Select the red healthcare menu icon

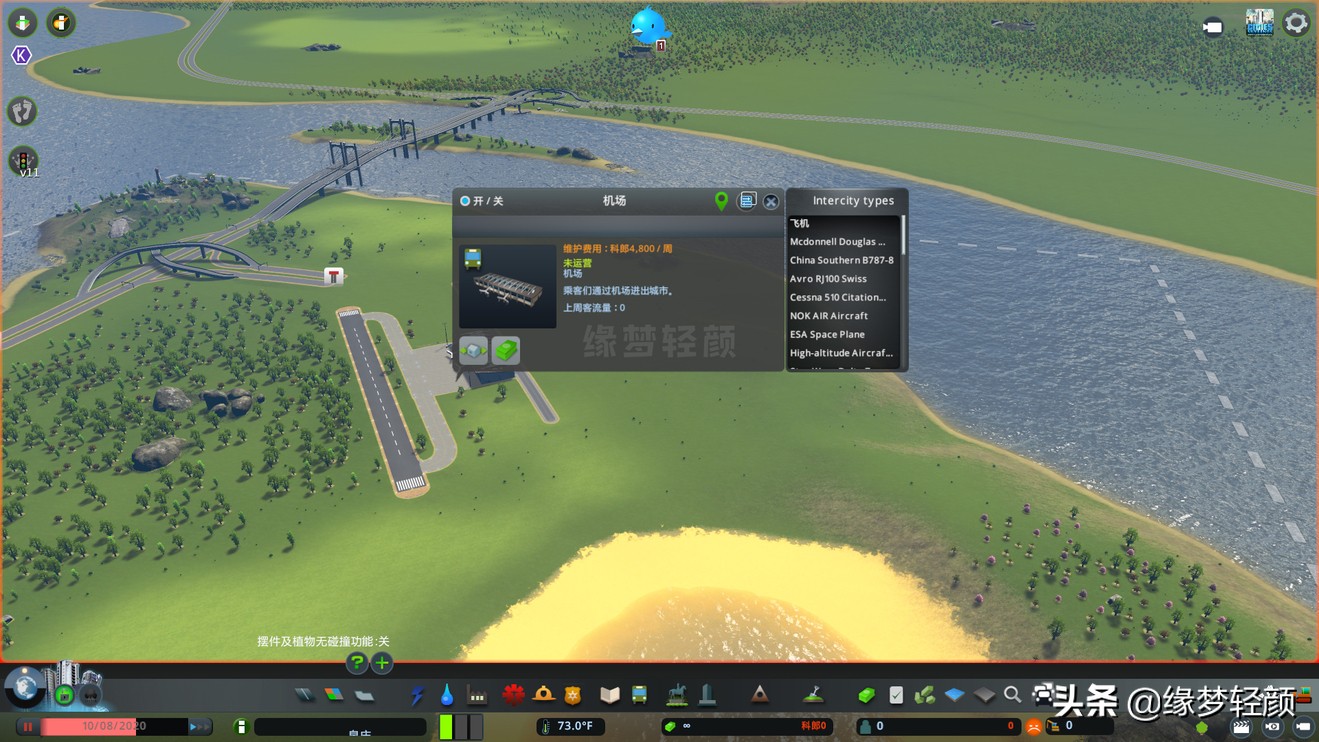point(513,695)
